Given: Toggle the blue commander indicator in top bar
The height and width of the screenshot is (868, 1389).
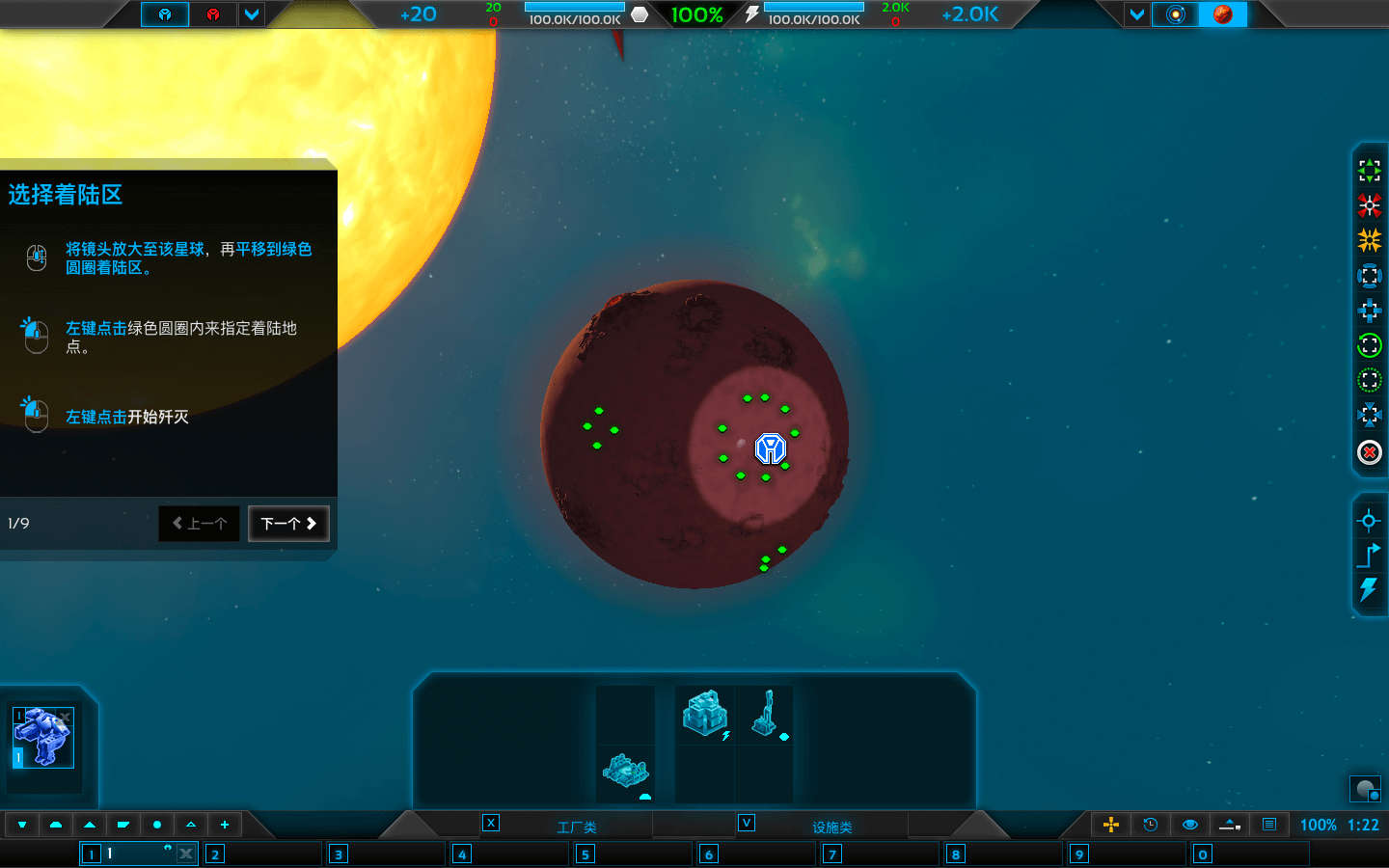Looking at the screenshot, I should click(164, 14).
